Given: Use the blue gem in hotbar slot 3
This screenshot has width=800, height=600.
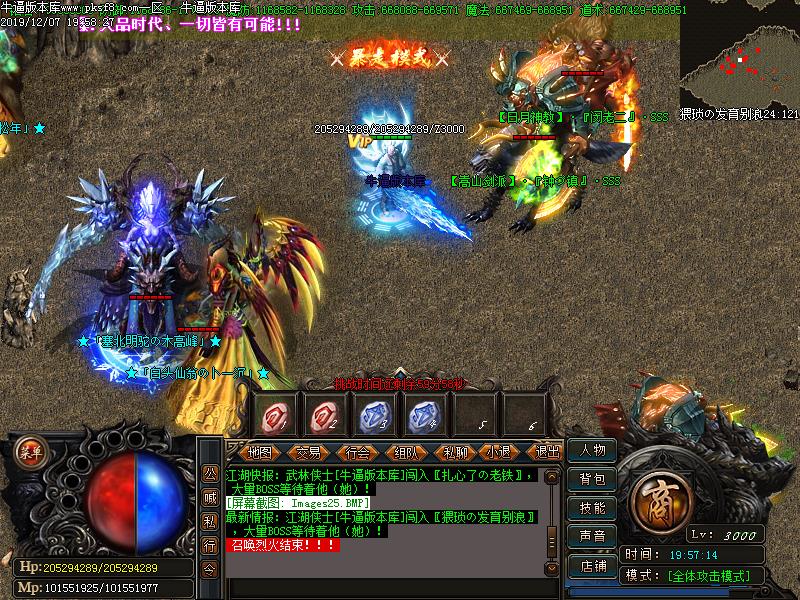Looking at the screenshot, I should click(x=373, y=412).
